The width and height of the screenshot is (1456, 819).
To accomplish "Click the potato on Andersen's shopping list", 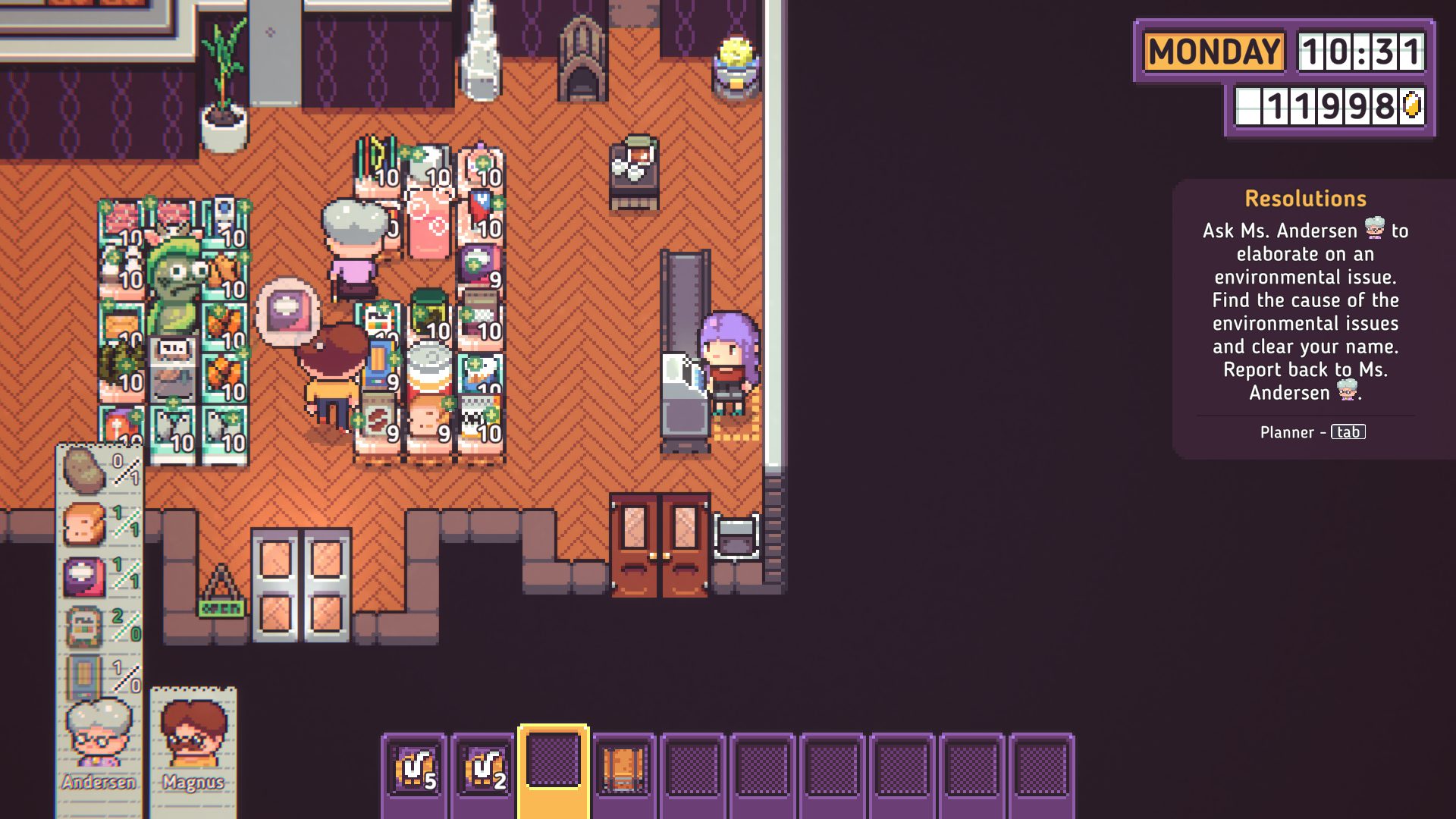I will (x=83, y=470).
